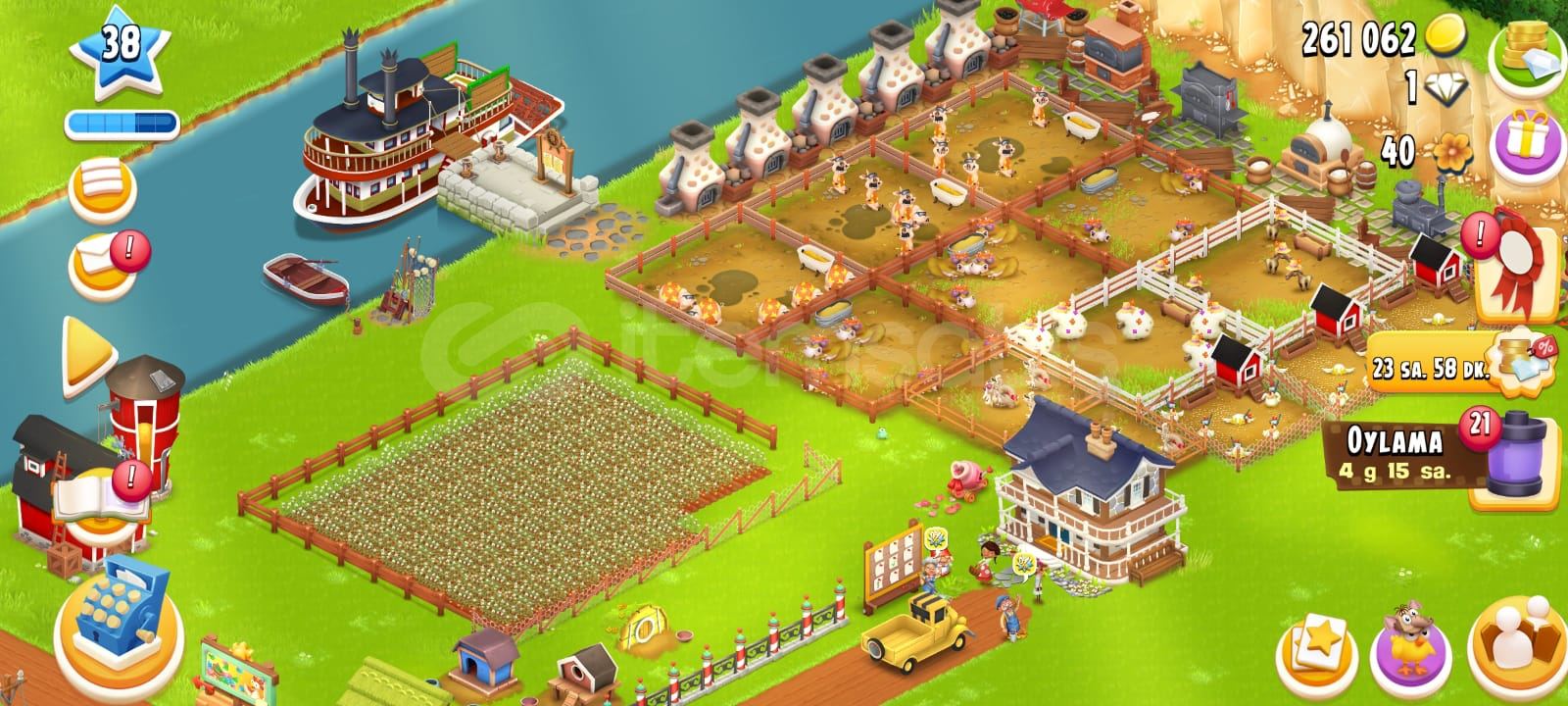This screenshot has height=706, width=1568.
Task: Open the Oylama voting event banner
Action: click(x=1411, y=451)
